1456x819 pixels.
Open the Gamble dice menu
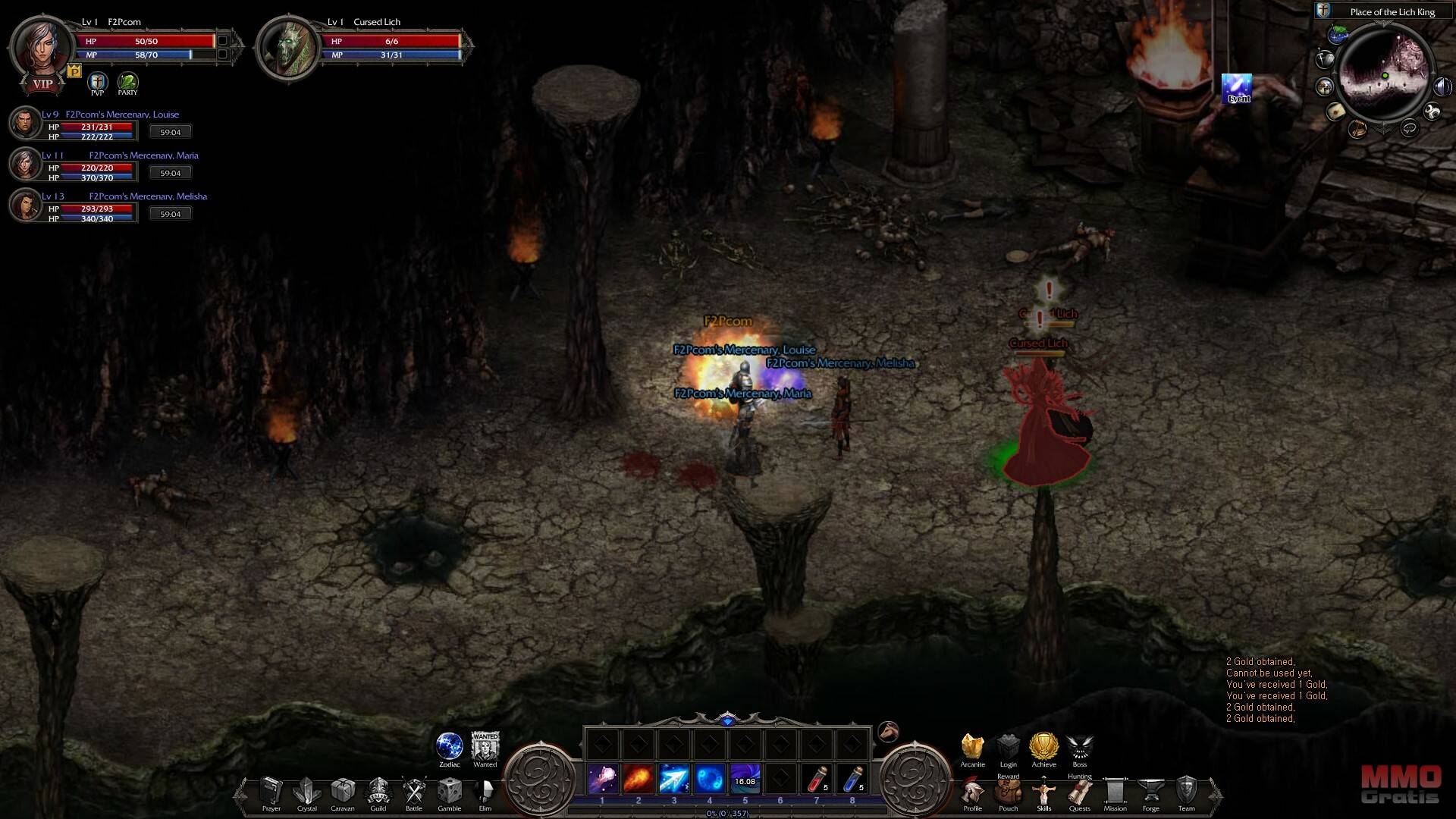click(x=449, y=792)
